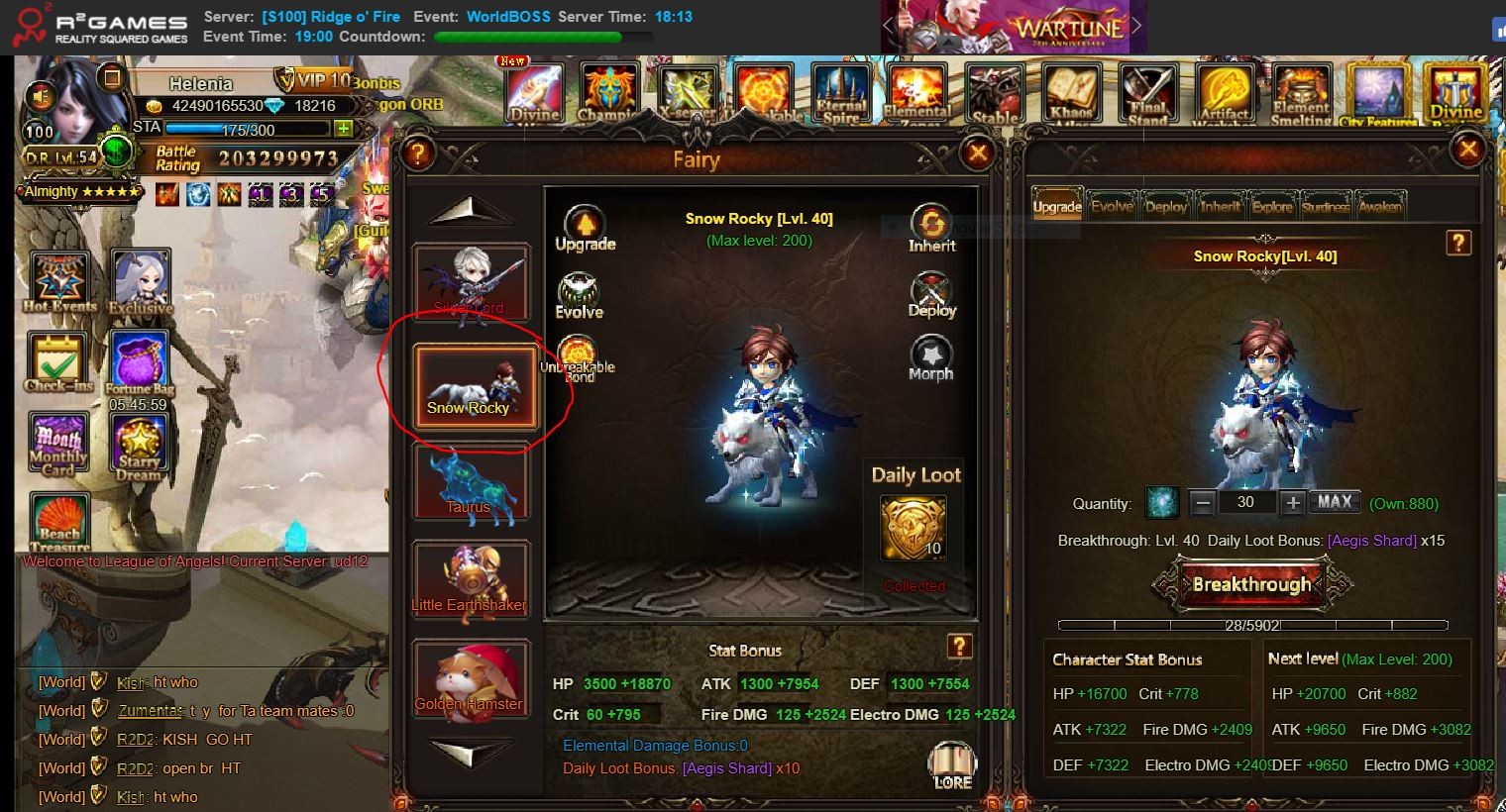The width and height of the screenshot is (1506, 812).
Task: Open the LORE book
Action: tap(952, 765)
